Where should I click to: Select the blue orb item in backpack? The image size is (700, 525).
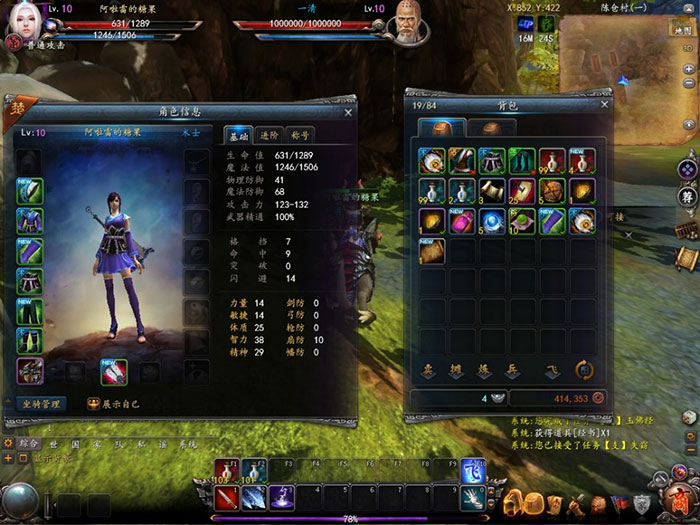click(x=492, y=220)
